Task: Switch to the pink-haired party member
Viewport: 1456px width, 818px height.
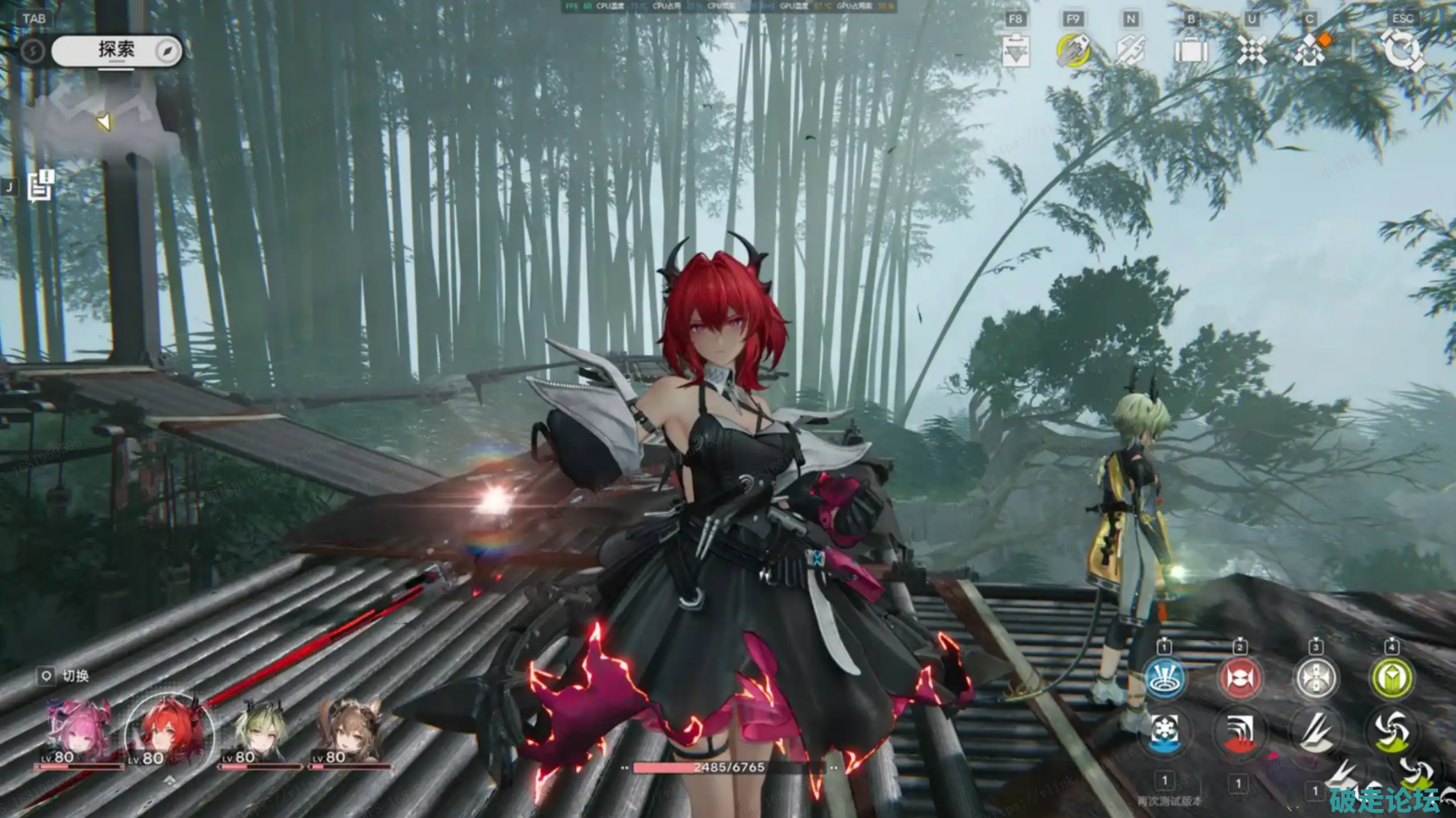Action: click(x=79, y=732)
